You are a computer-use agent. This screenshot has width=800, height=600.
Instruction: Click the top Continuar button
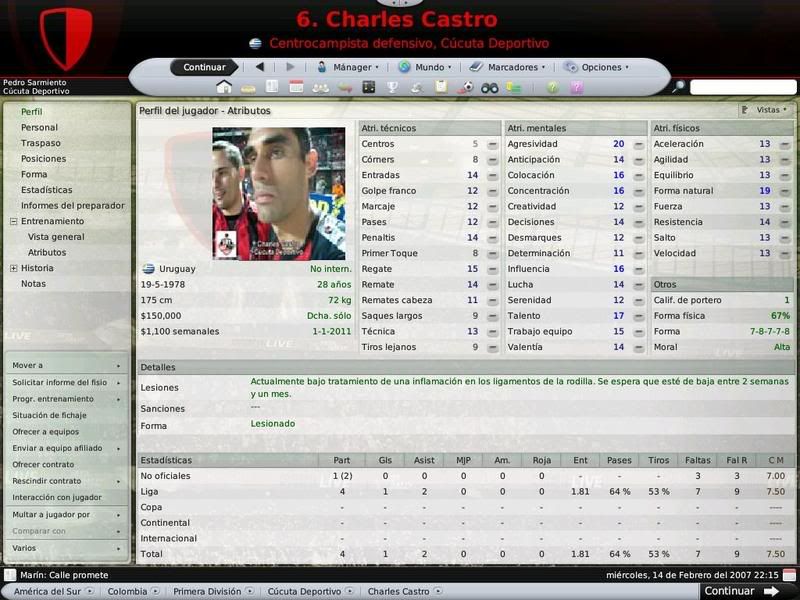coord(204,67)
